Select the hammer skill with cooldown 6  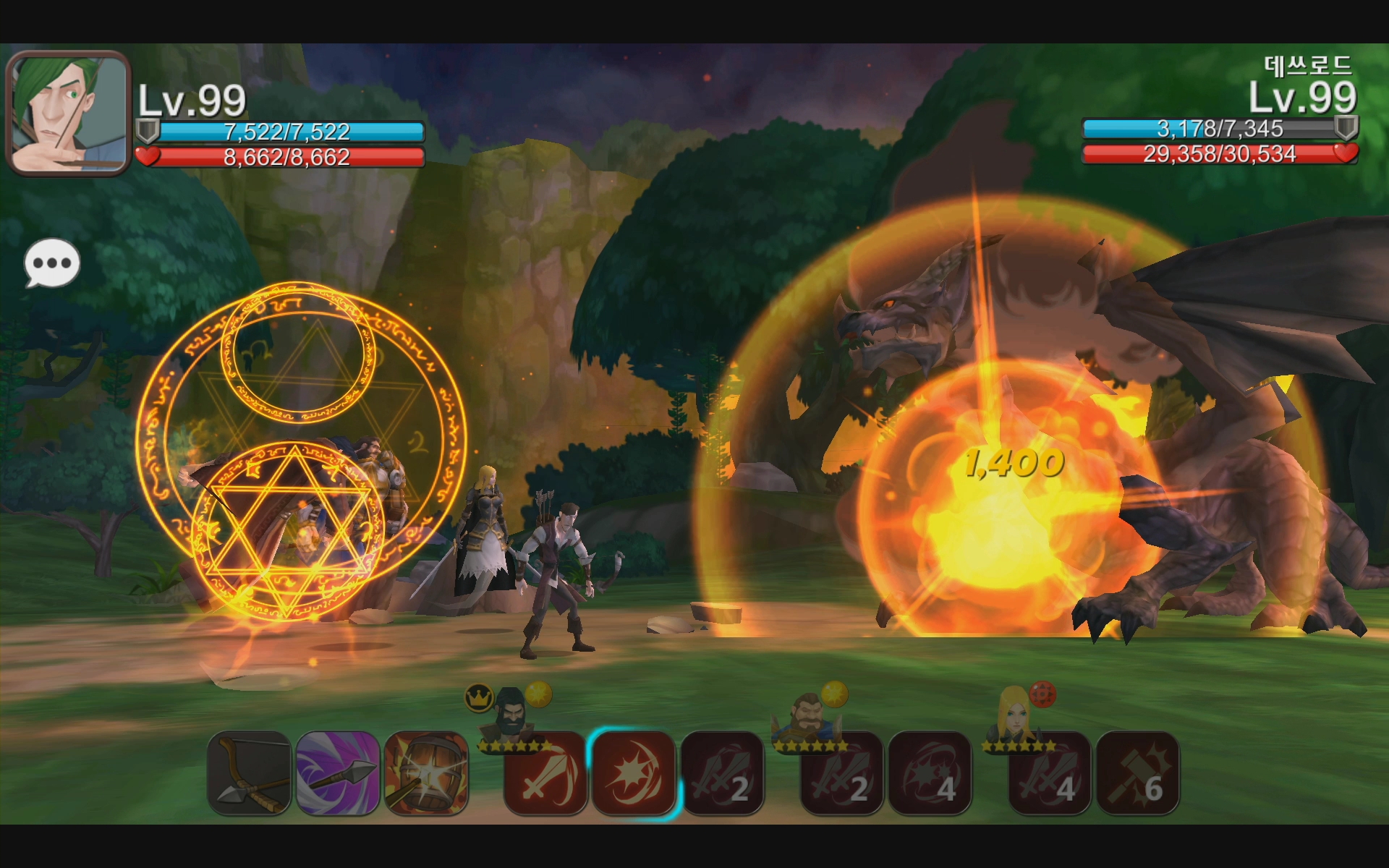pyautogui.click(x=1138, y=773)
